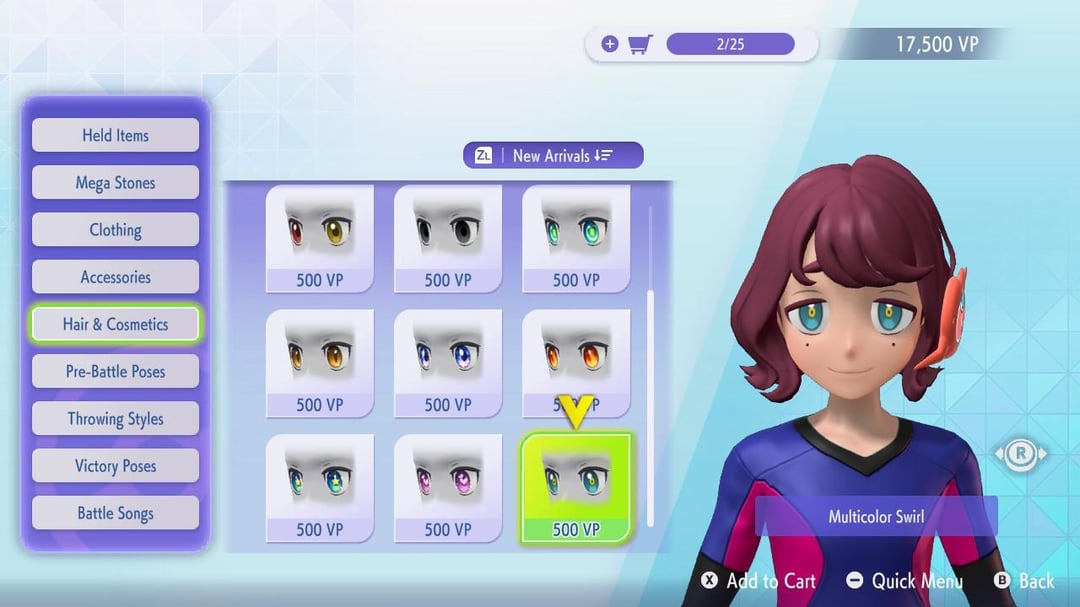Switch to the Battle Songs category
This screenshot has height=607, width=1080.
coord(115,513)
